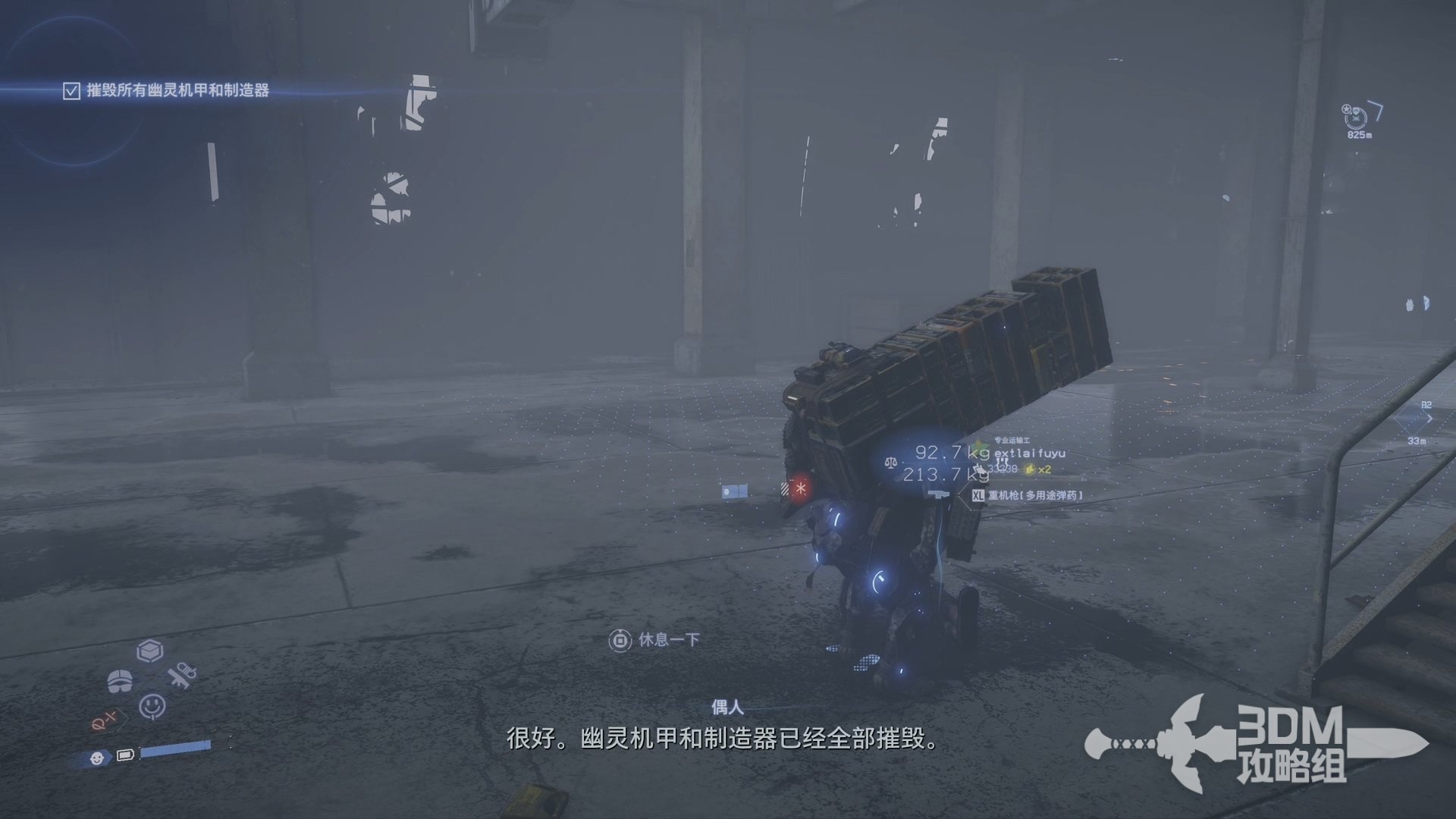Viewport: 1456px width, 819px height.
Task: Click the heavy machine gun weapon icon
Action: click(x=940, y=494)
